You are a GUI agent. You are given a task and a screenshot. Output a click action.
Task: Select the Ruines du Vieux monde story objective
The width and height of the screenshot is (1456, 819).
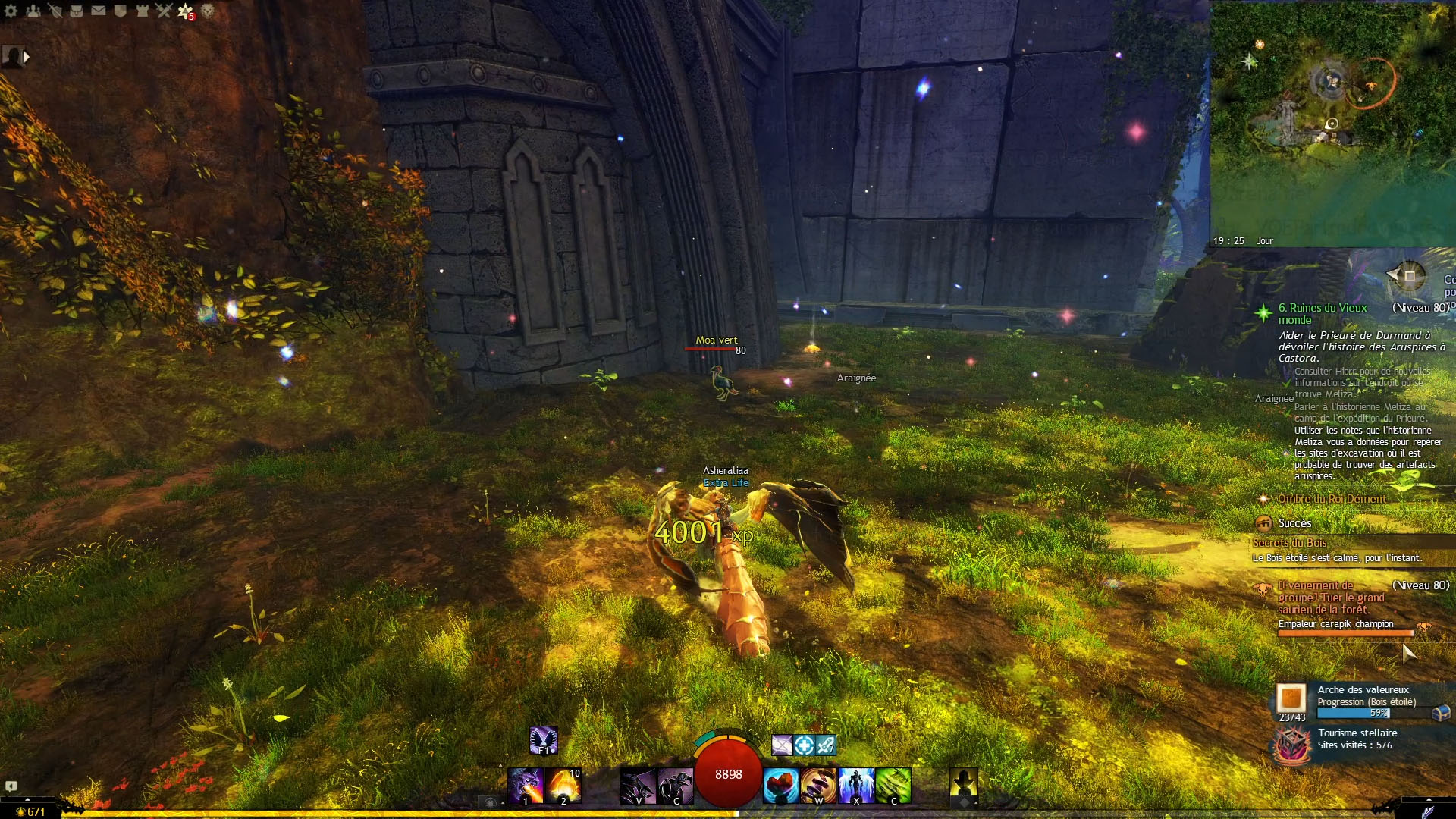(x=1323, y=313)
